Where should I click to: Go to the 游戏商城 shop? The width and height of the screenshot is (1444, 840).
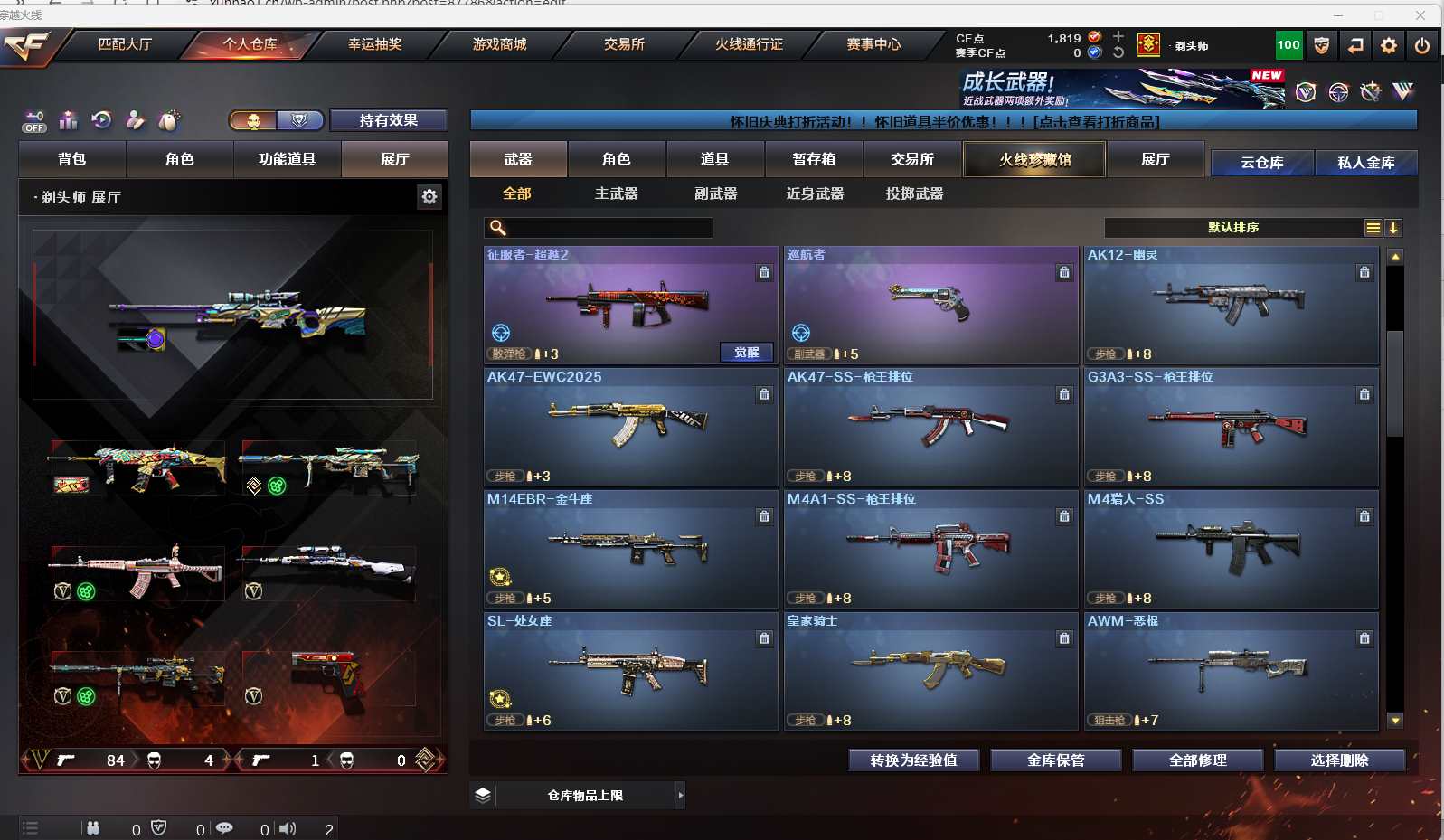coord(499,44)
